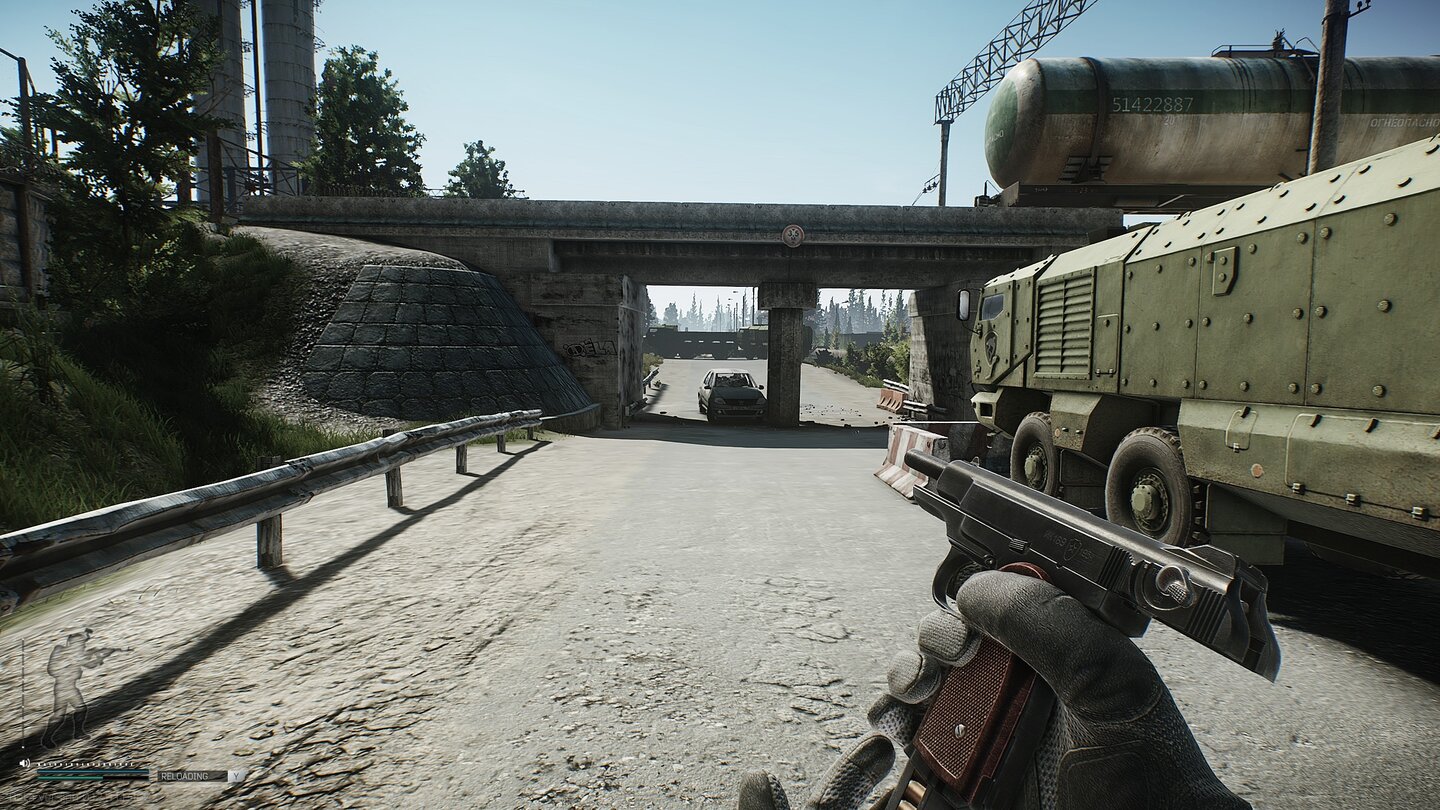Toggle the speaker icon to mute audio
Image resolution: width=1440 pixels, height=810 pixels.
tap(26, 762)
